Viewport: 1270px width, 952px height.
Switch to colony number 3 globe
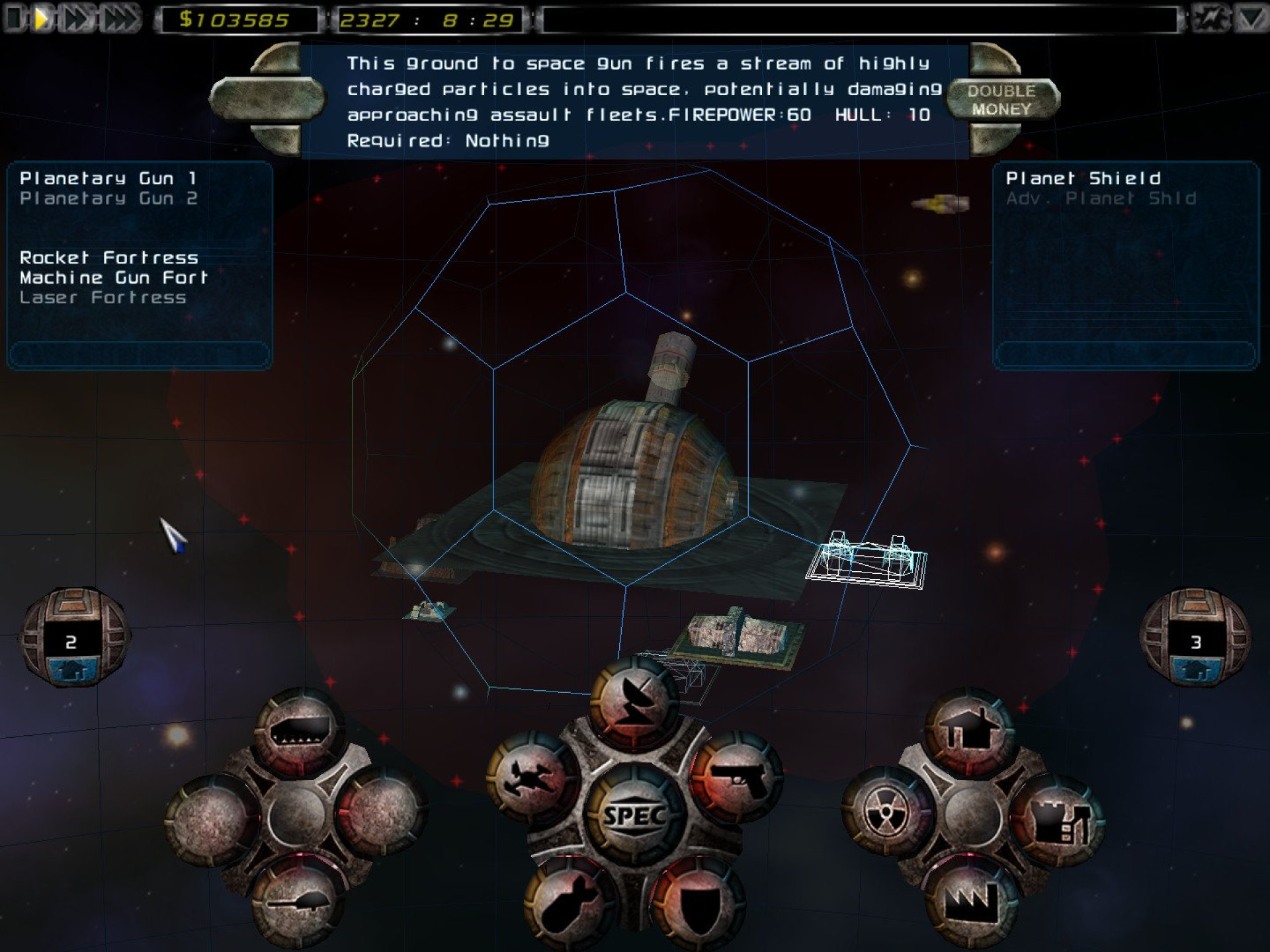(1195, 638)
